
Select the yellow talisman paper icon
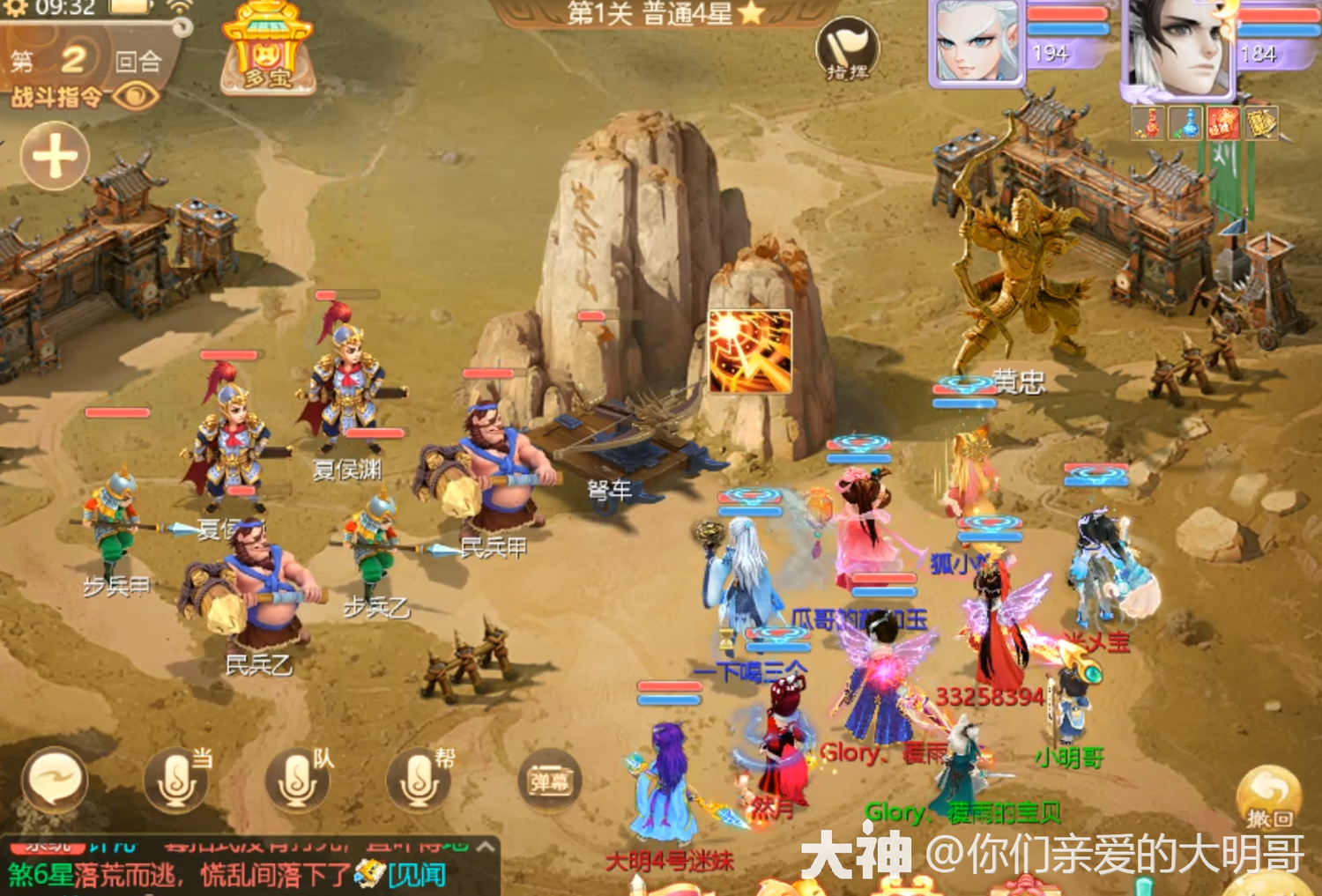[1261, 123]
